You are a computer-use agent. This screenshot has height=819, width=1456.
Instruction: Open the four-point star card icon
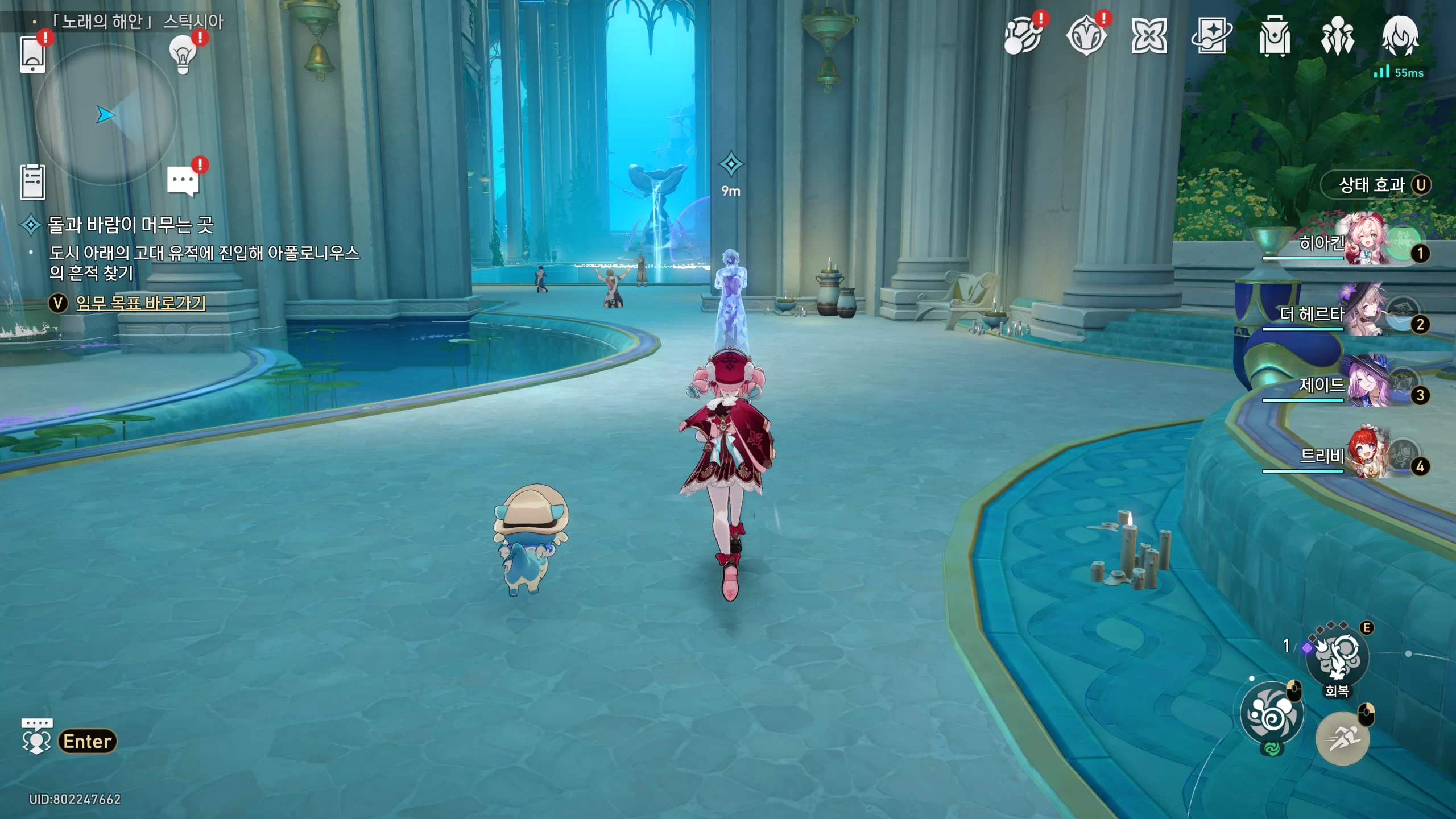coord(1211,37)
